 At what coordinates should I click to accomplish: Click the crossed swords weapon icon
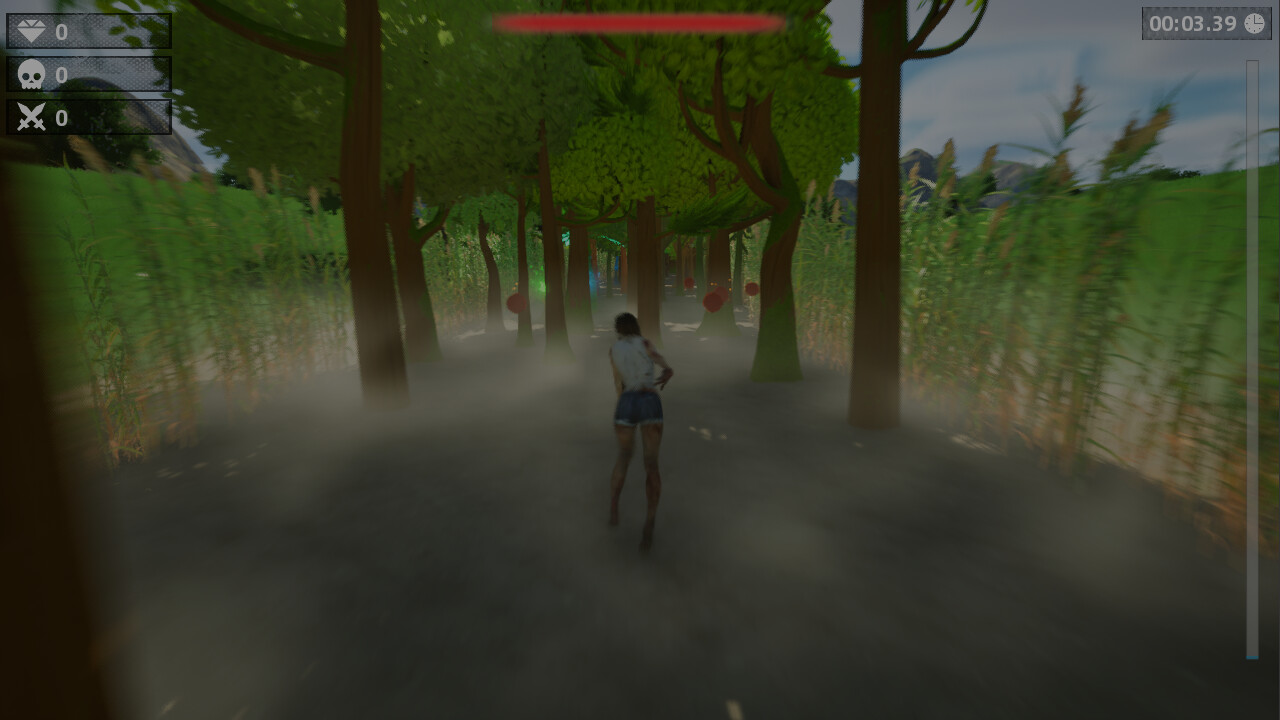click(x=30, y=117)
